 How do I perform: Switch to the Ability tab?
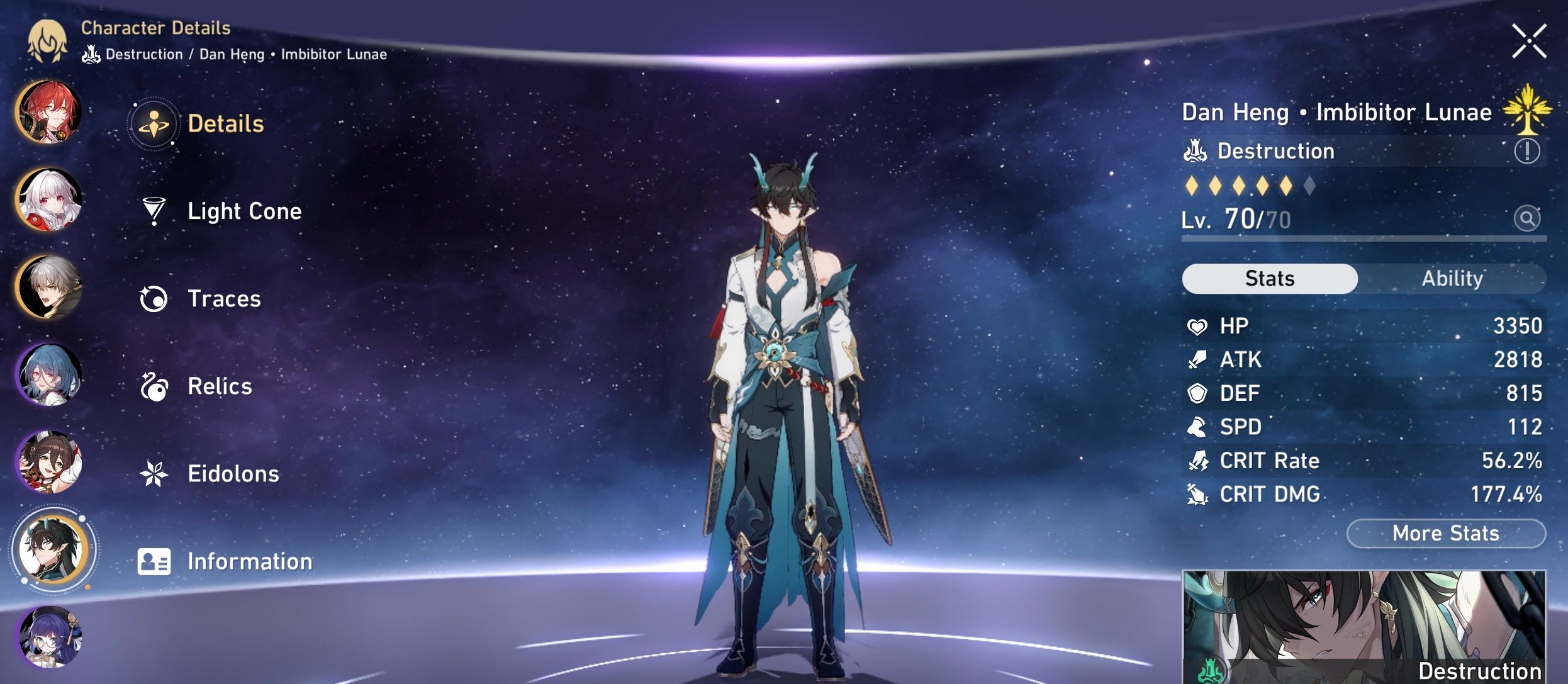point(1452,278)
